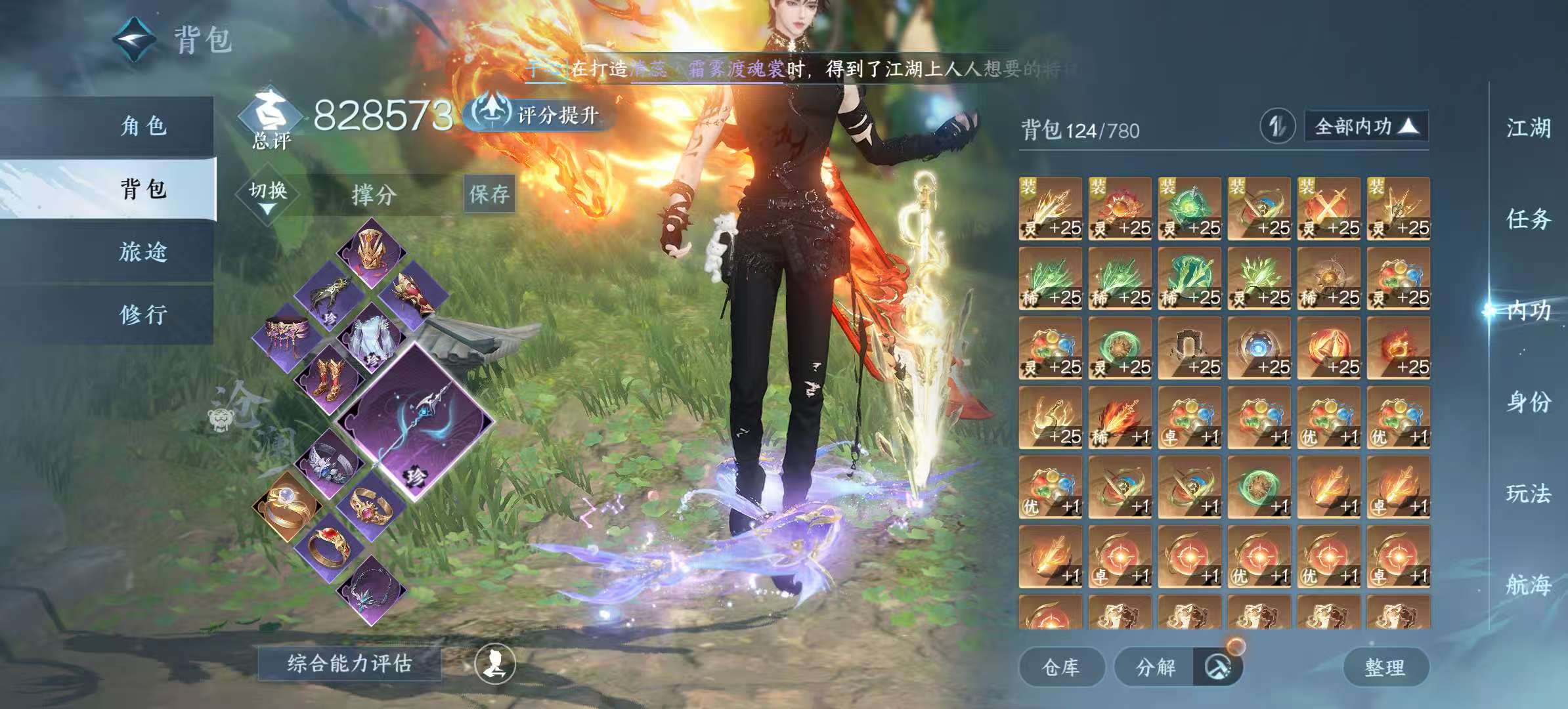1568x709 pixels.
Task: Select the 修行 tab
Action: click(143, 314)
